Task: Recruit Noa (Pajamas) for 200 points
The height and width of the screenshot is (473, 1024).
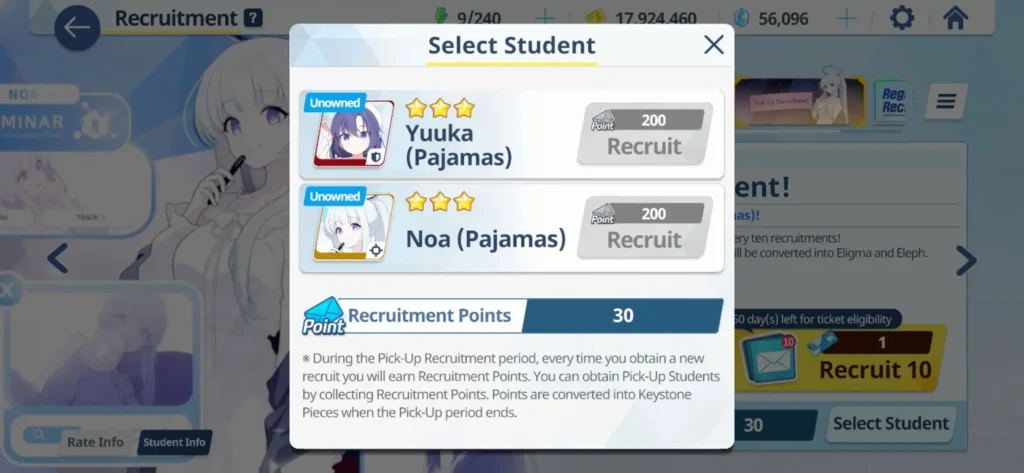Action: 644,229
